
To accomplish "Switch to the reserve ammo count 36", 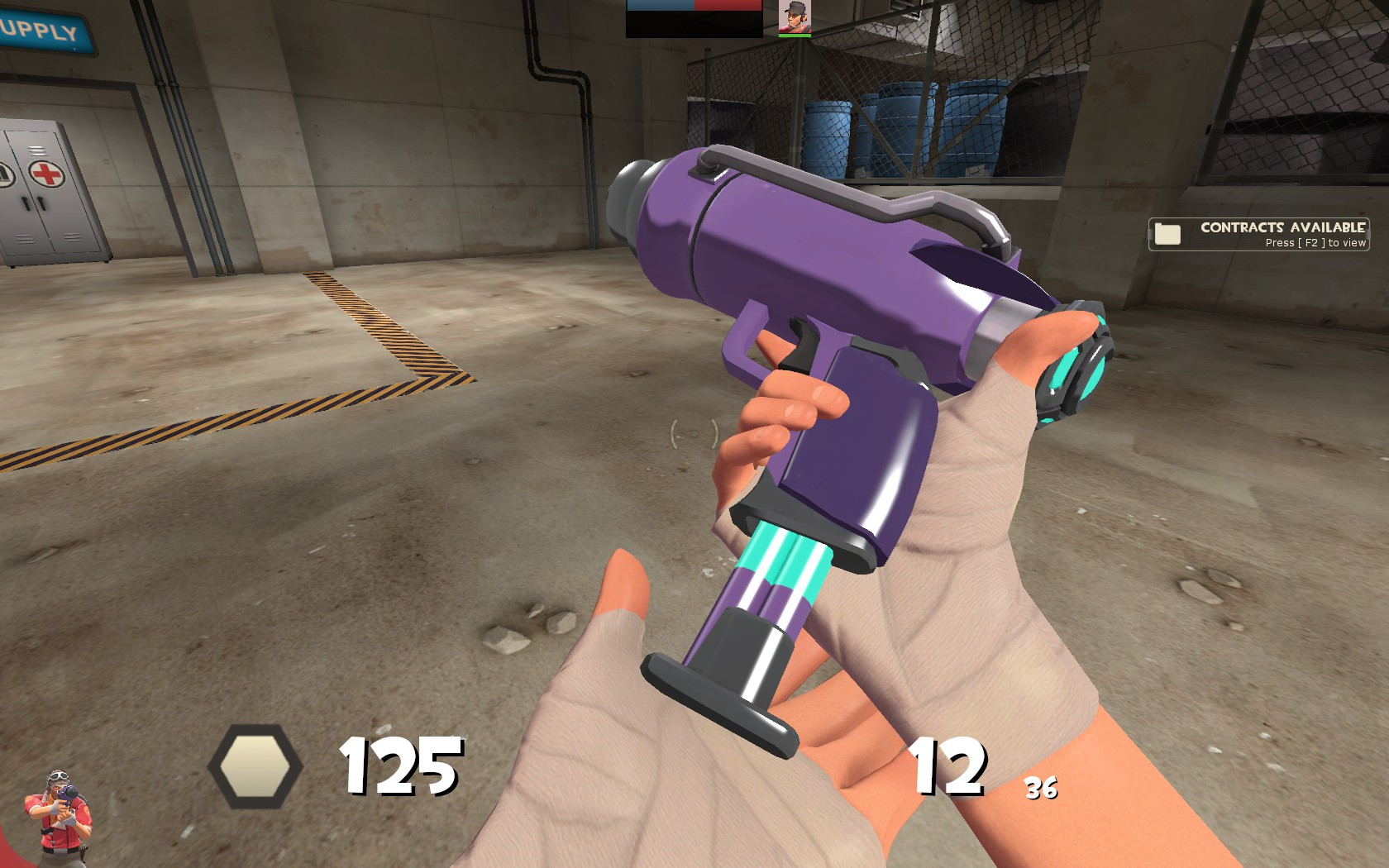I will tap(1040, 789).
